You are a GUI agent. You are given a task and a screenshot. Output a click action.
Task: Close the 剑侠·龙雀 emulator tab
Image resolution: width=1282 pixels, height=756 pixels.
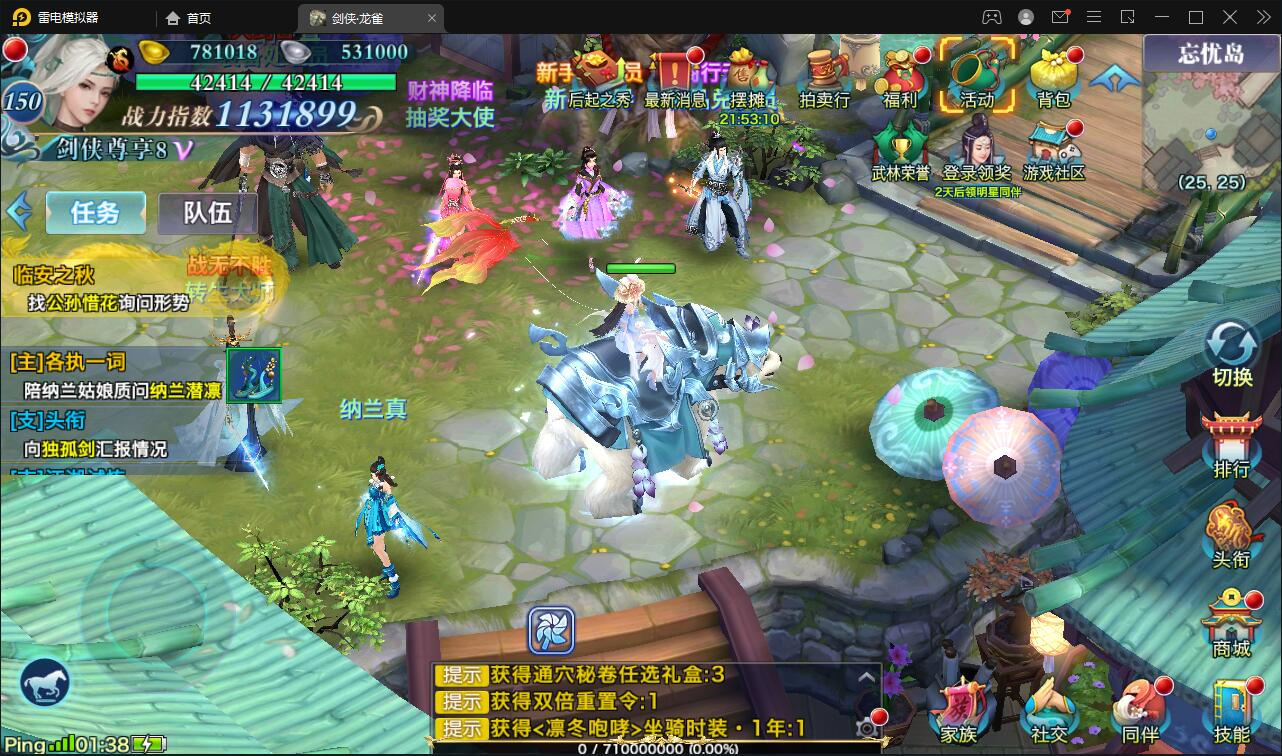pyautogui.click(x=432, y=18)
